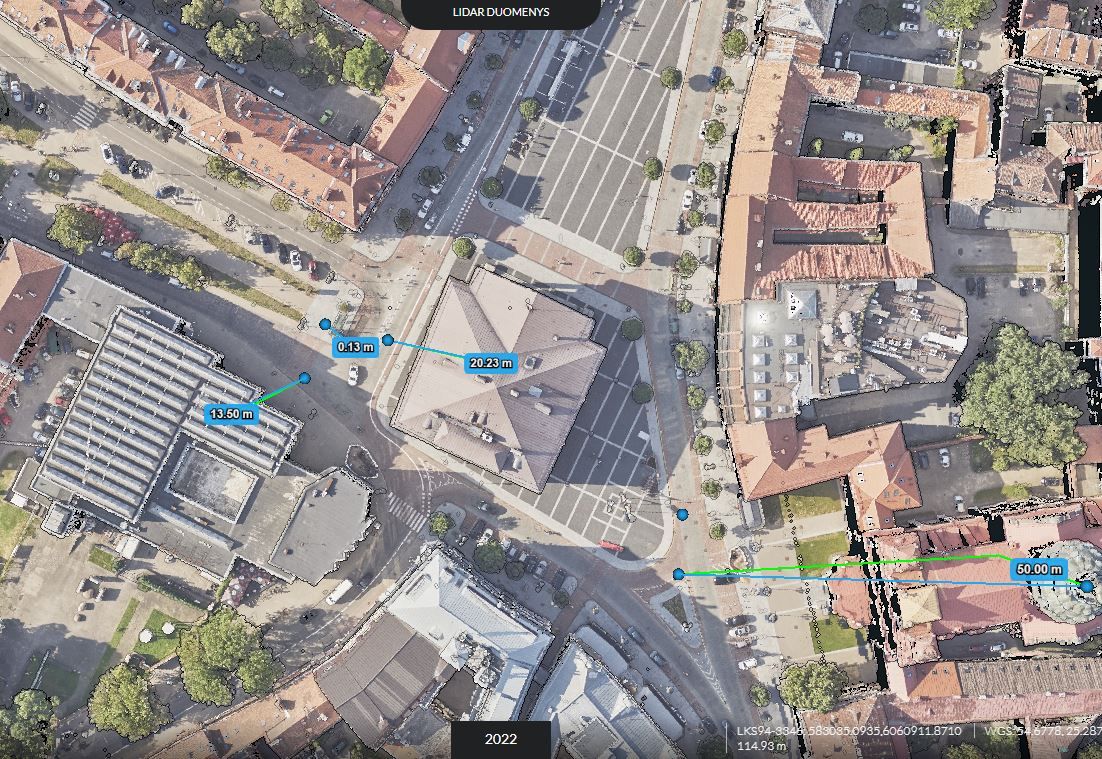1102x759 pixels.
Task: Choose the 0.13 m measurement label
Action: click(x=356, y=347)
